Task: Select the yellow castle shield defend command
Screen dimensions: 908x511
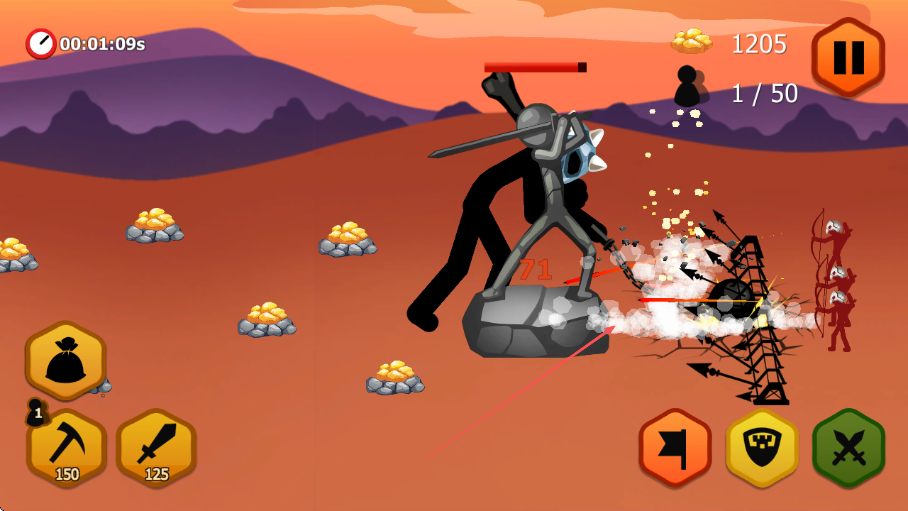Action: pos(762,448)
